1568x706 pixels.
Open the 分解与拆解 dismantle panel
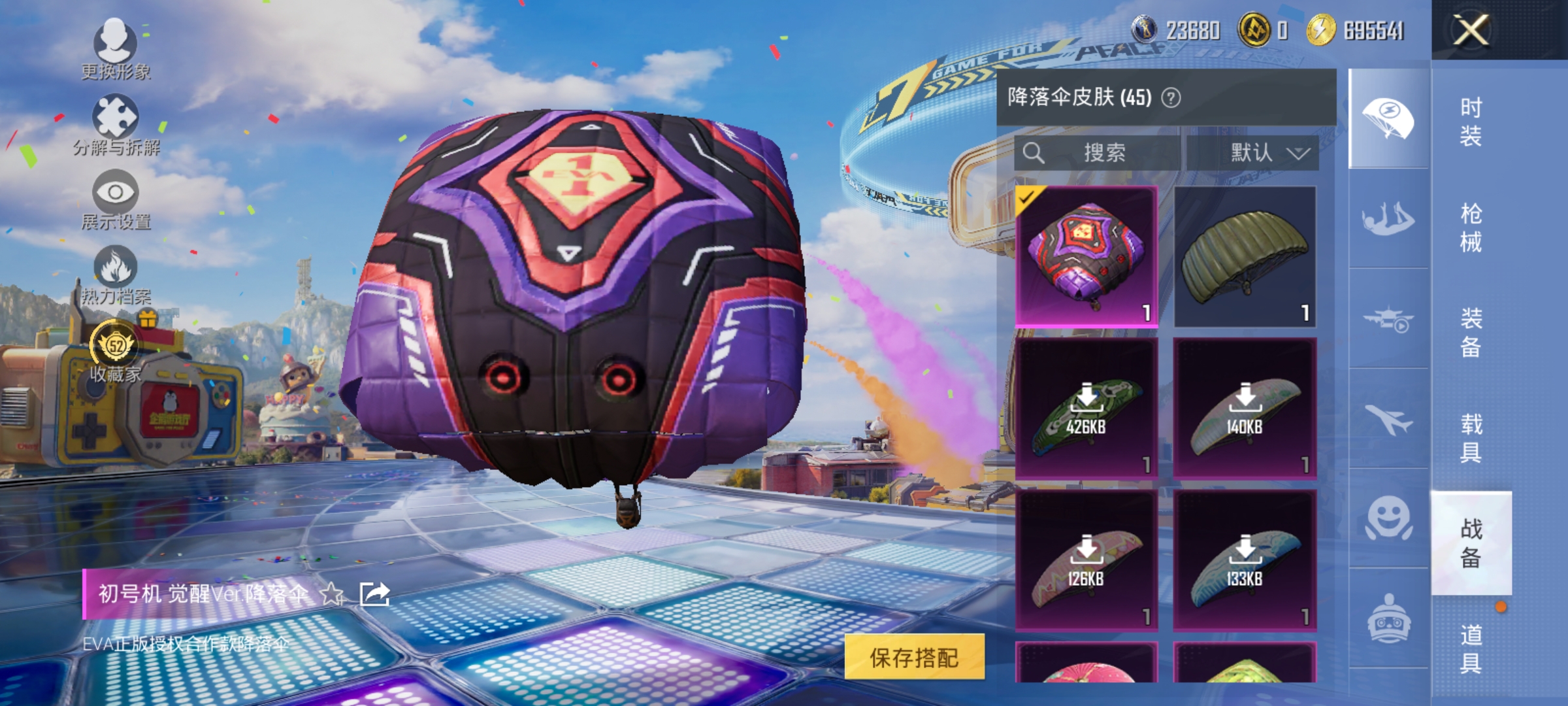click(x=116, y=116)
